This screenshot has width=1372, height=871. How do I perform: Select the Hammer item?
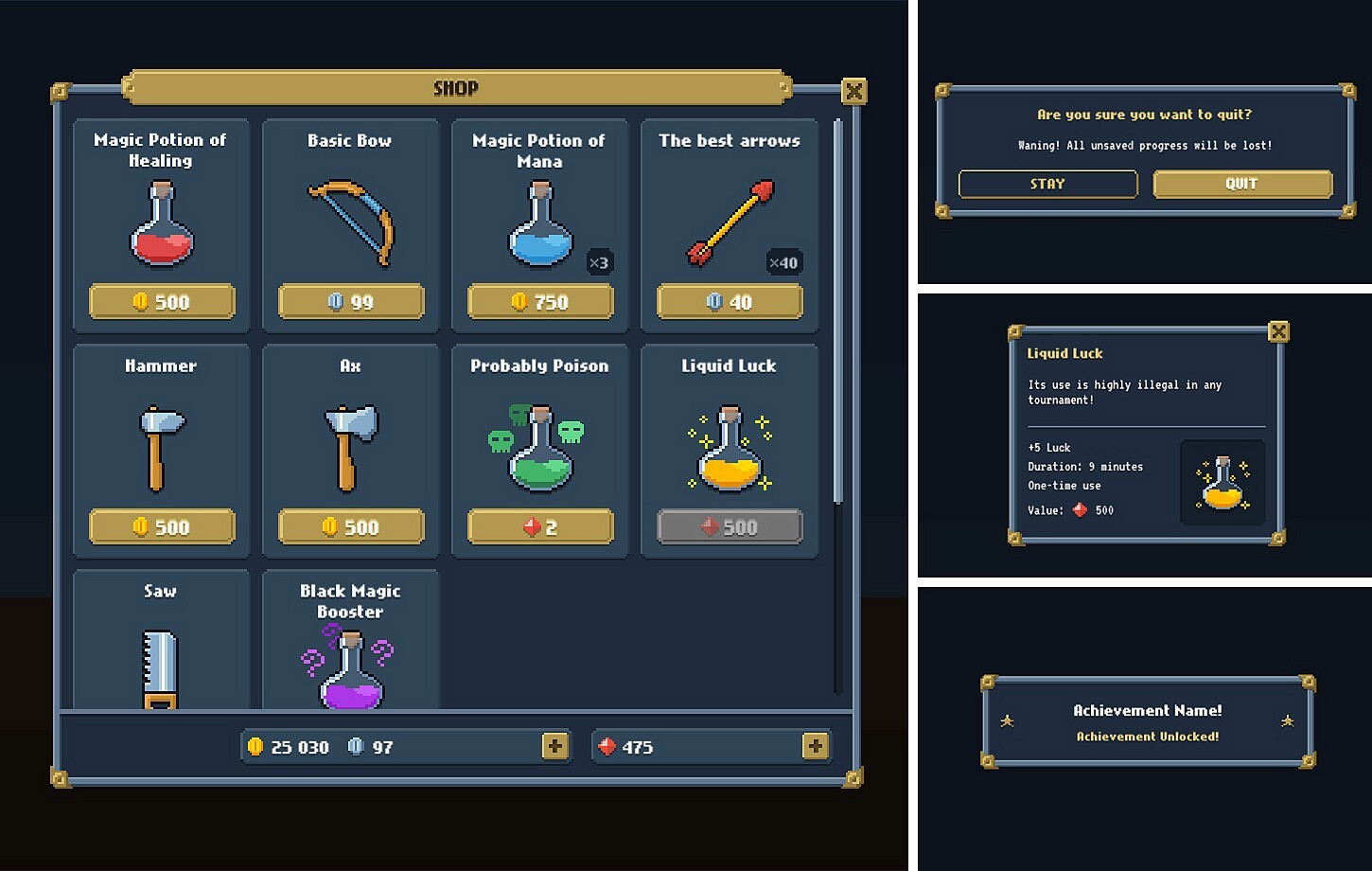coord(161,445)
